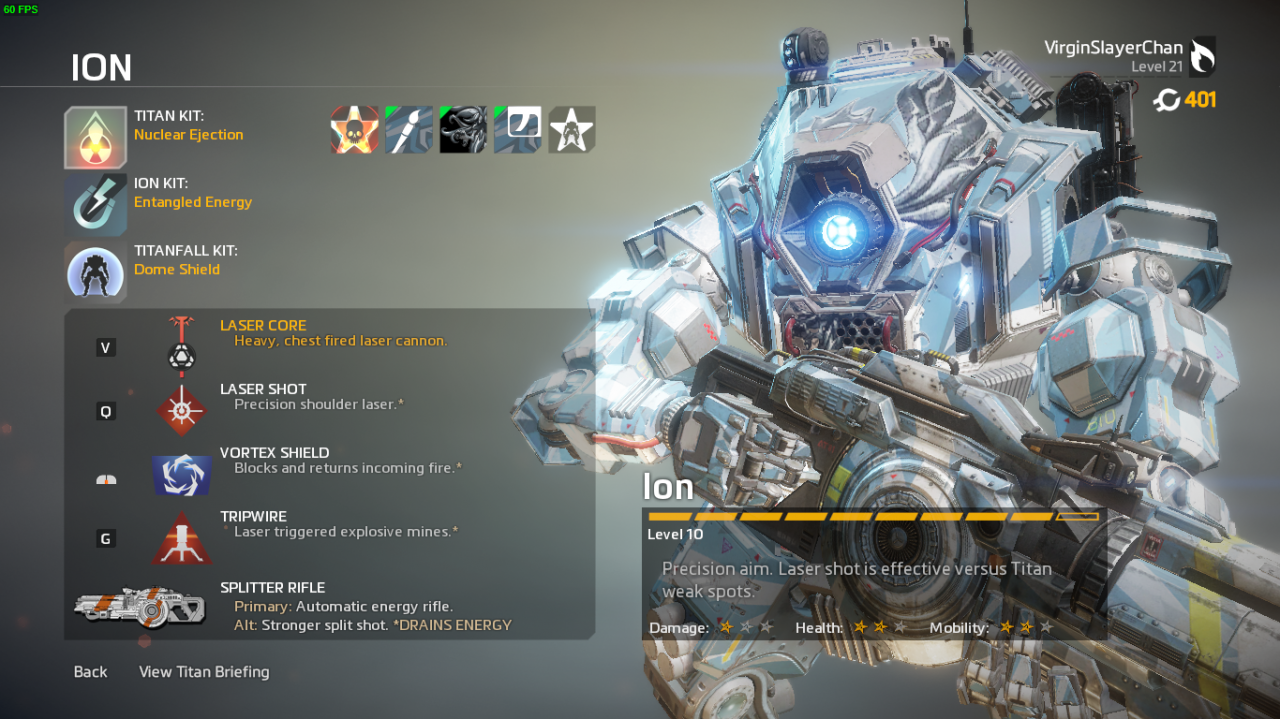Go back to the previous menu
This screenshot has width=1280, height=719.
90,672
